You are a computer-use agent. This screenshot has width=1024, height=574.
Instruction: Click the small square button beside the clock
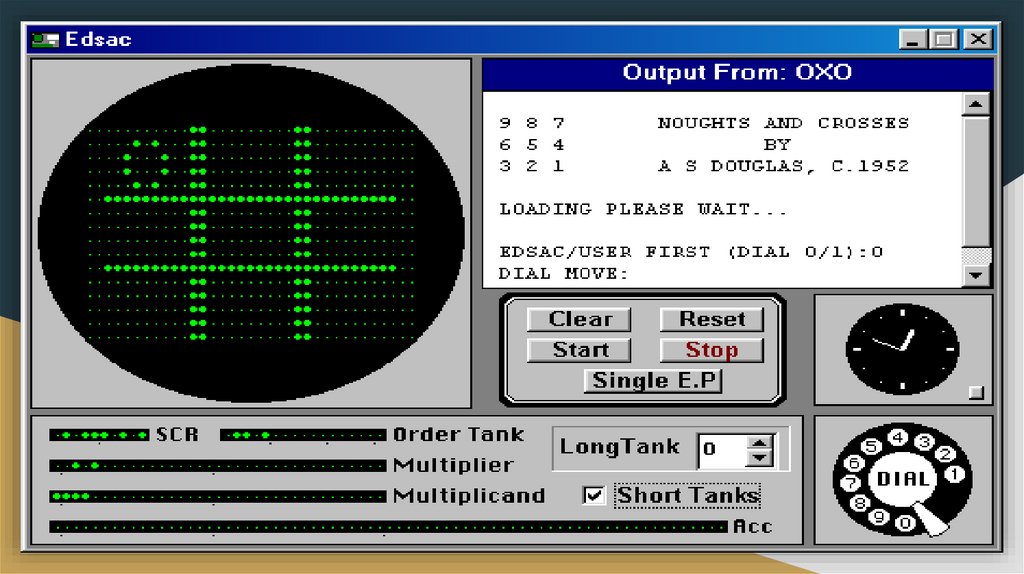coord(977,393)
